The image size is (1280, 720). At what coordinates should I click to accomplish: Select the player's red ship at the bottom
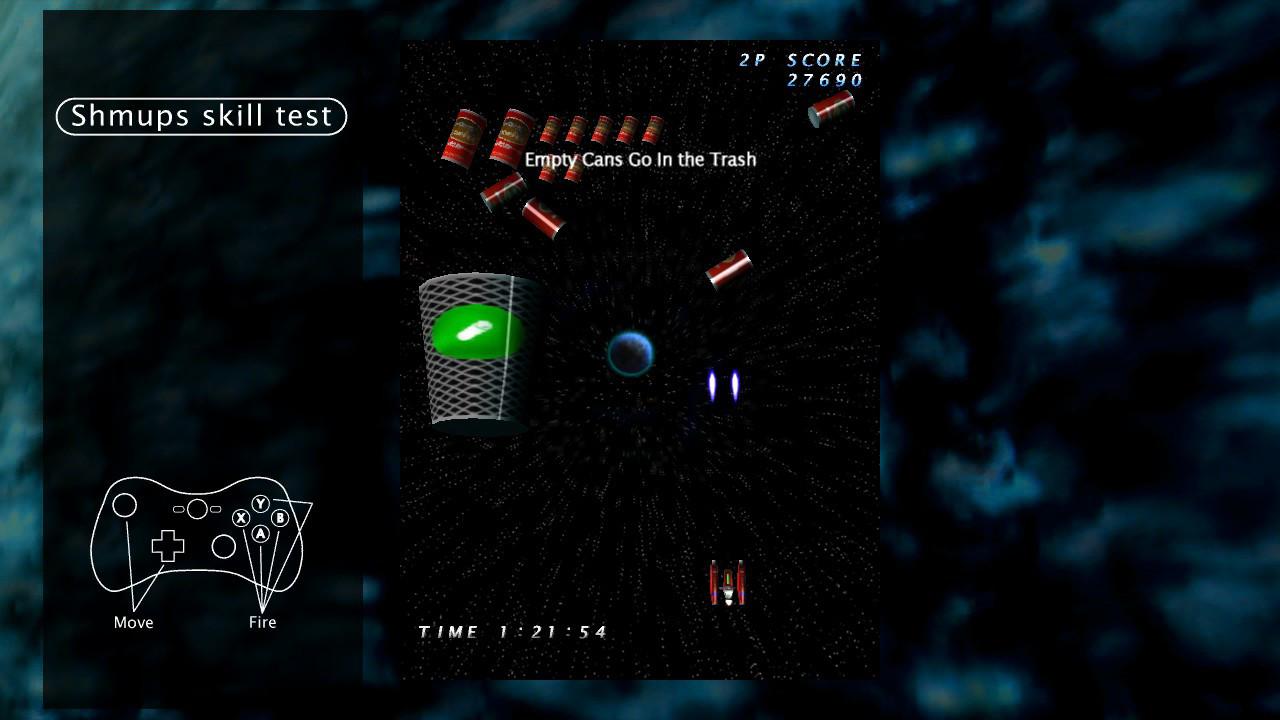point(727,582)
